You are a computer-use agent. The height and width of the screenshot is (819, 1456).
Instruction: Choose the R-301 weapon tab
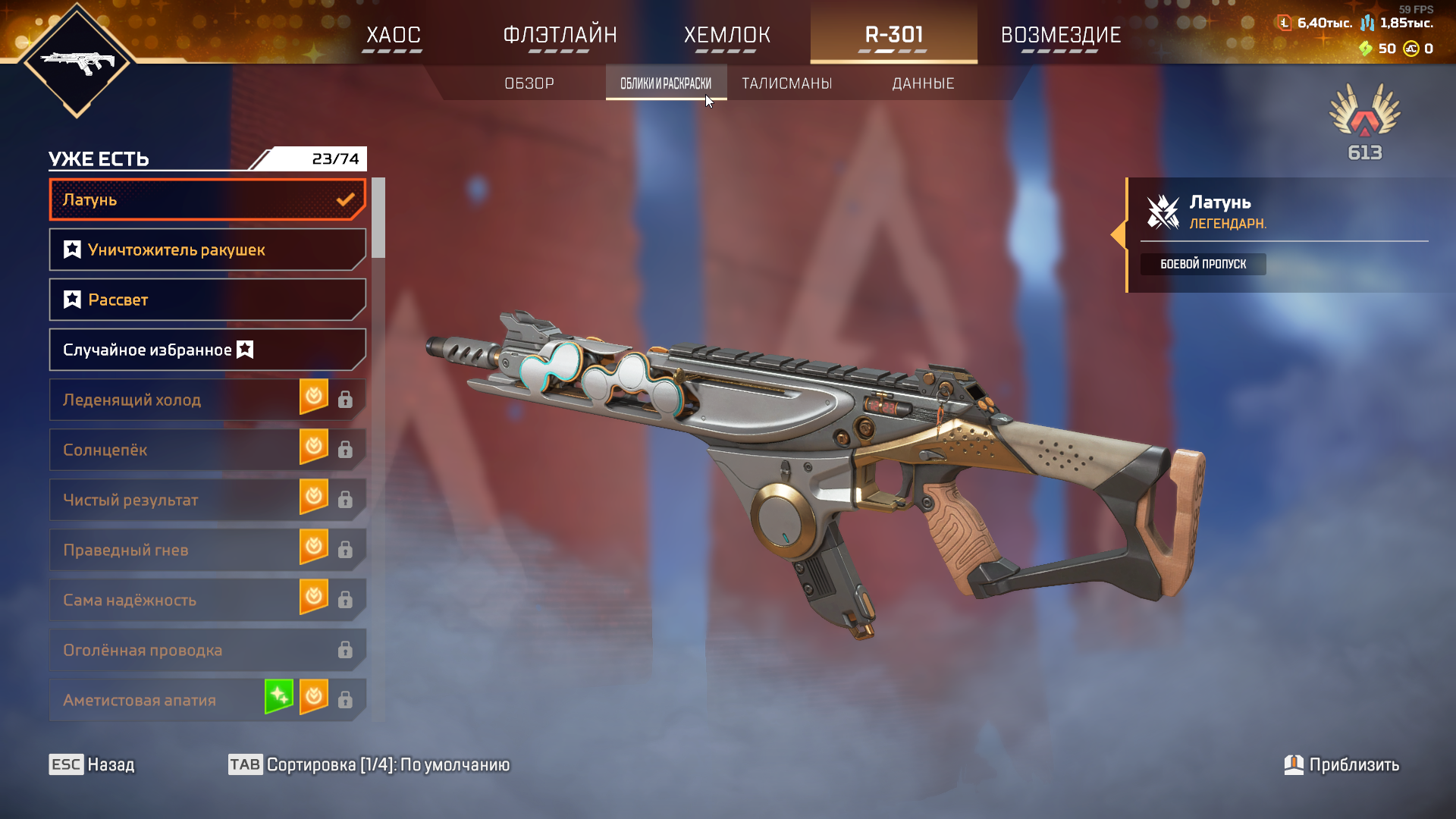tap(893, 35)
